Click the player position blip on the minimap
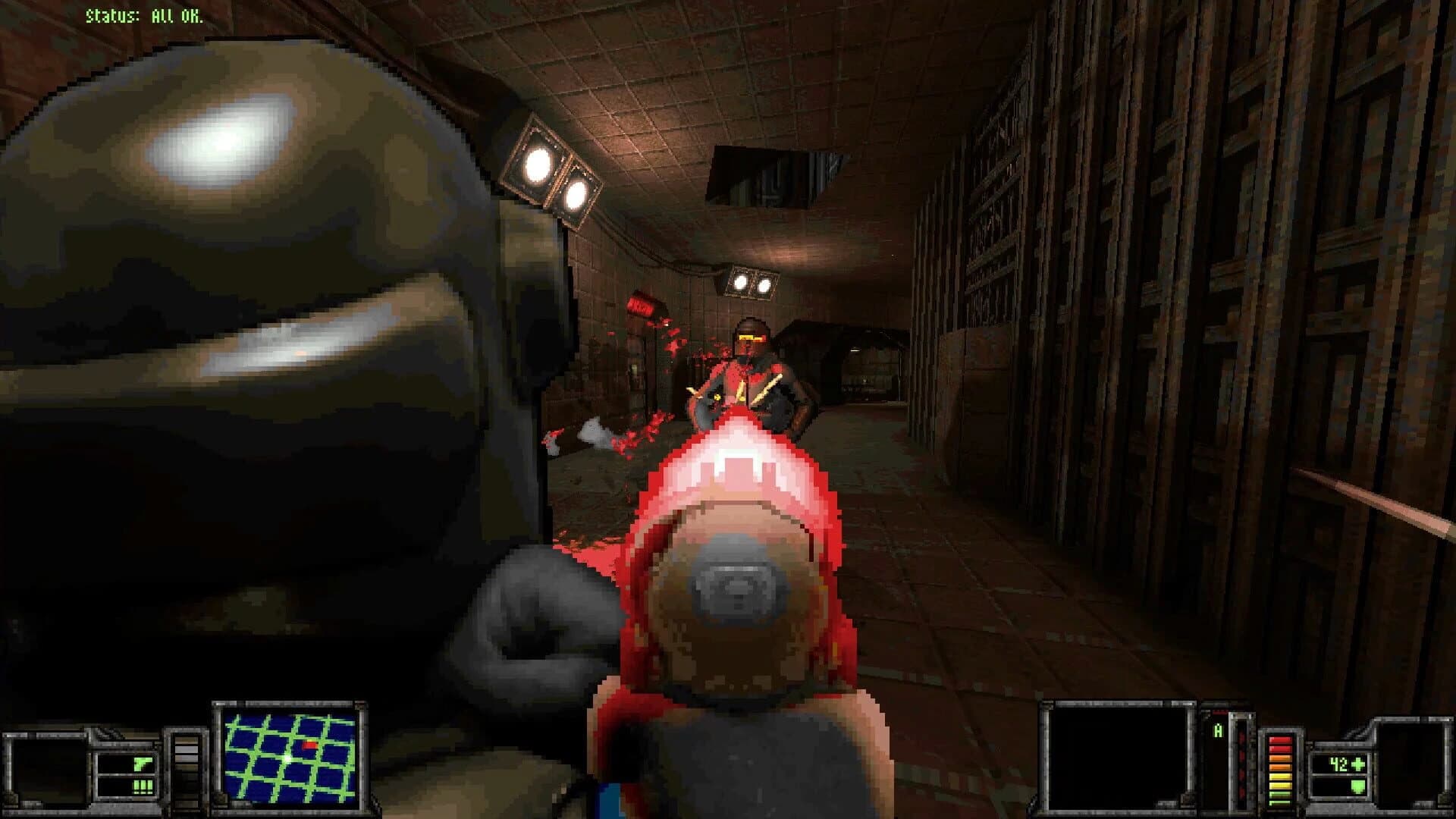Image resolution: width=1456 pixels, height=819 pixels. (x=288, y=758)
